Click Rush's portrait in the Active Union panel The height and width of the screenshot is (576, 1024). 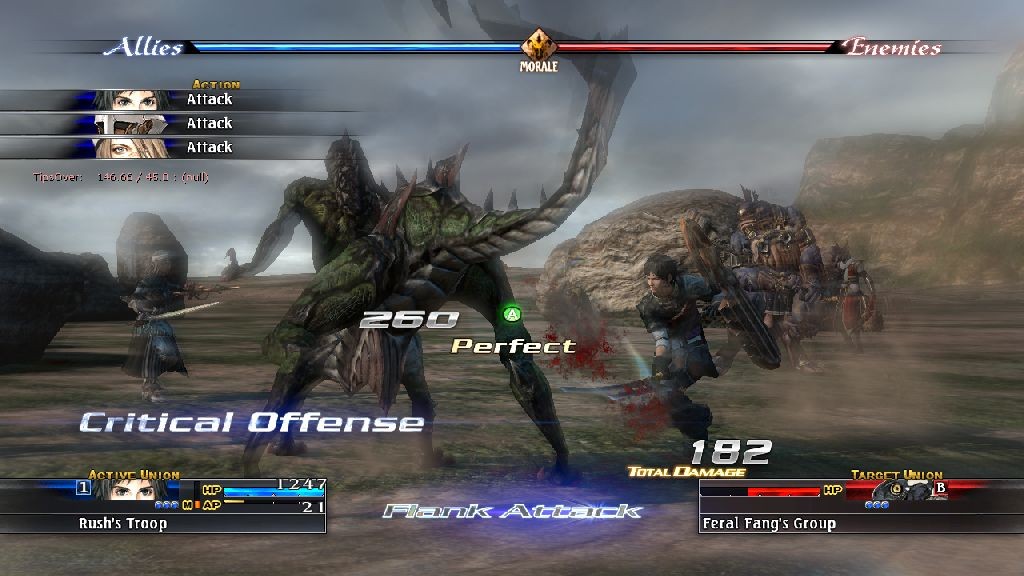128,491
